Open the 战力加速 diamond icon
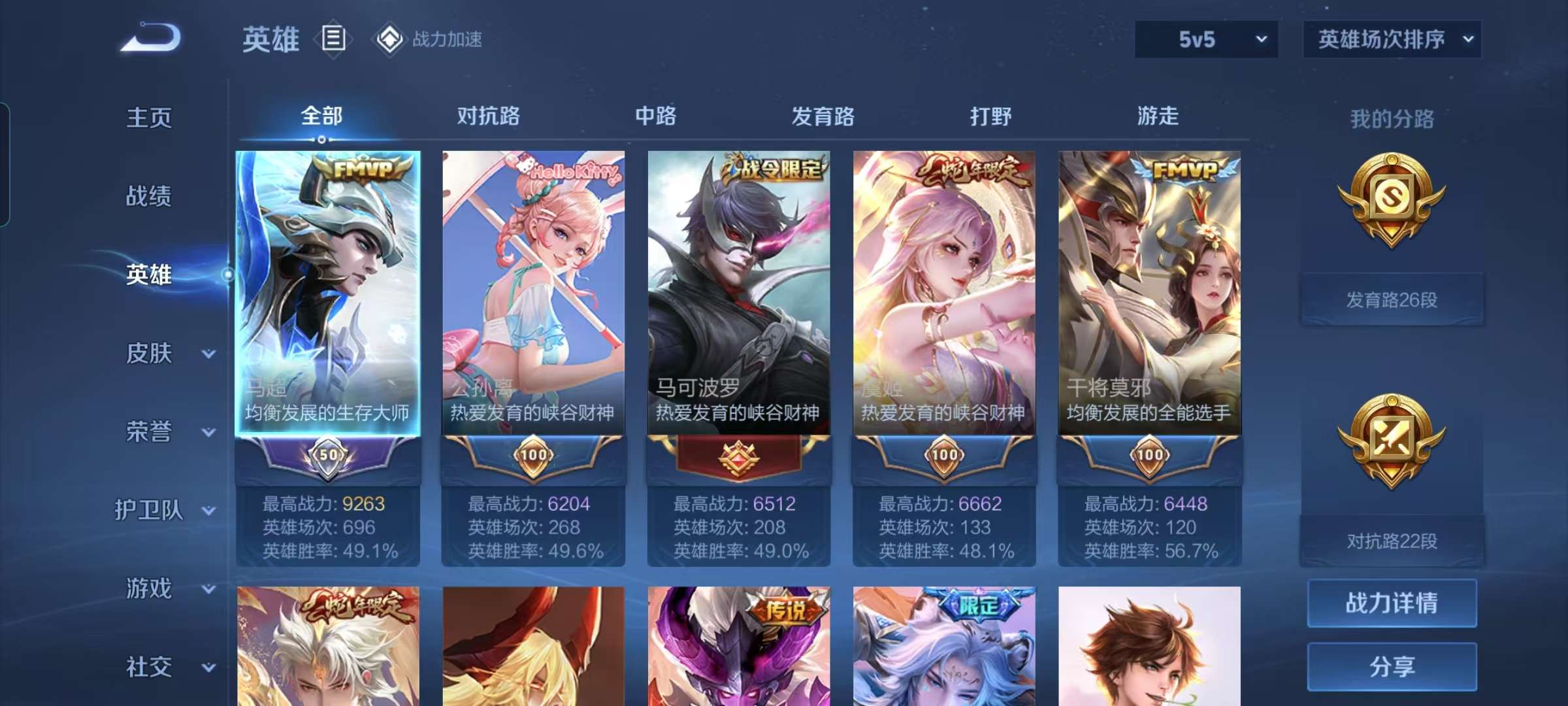Viewport: 1568px width, 706px height. (390, 39)
